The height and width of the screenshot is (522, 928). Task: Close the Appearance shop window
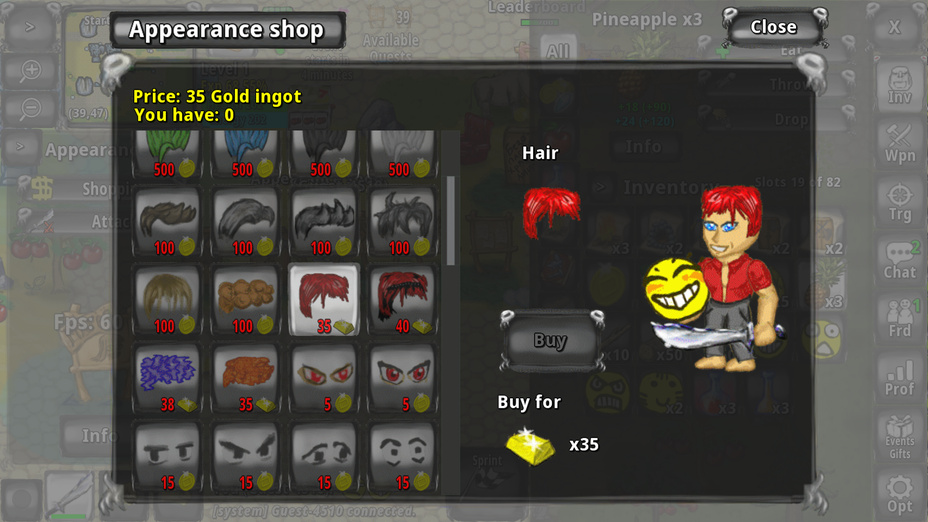coord(773,27)
